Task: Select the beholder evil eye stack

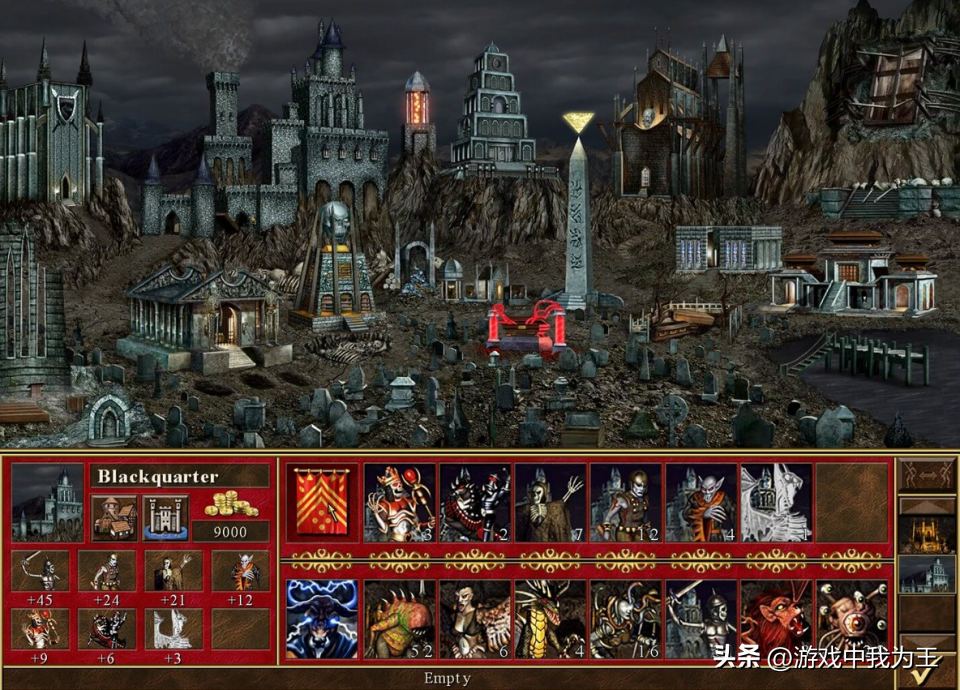Action: pyautogui.click(x=852, y=620)
